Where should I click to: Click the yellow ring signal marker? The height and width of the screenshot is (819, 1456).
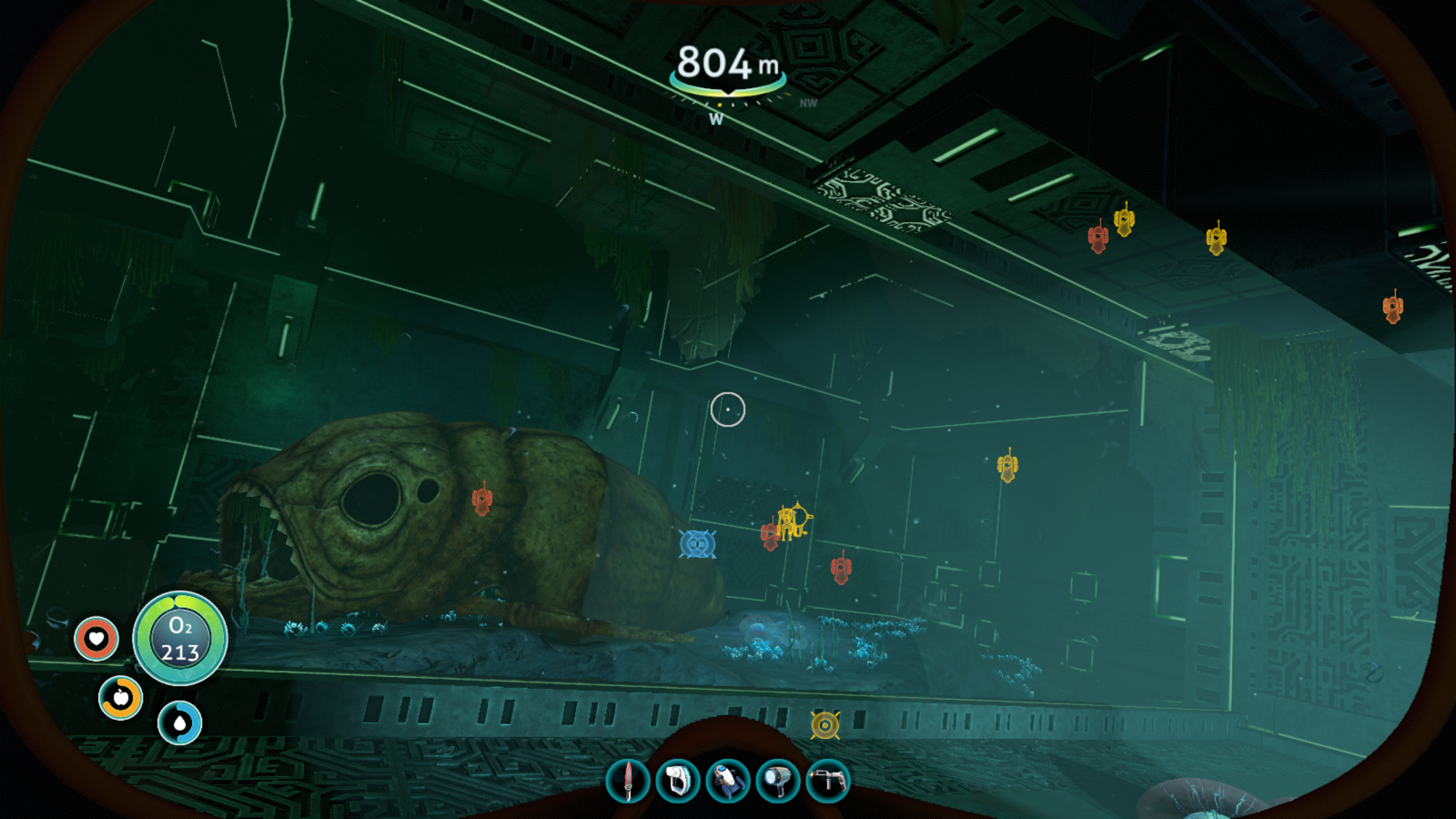824,725
